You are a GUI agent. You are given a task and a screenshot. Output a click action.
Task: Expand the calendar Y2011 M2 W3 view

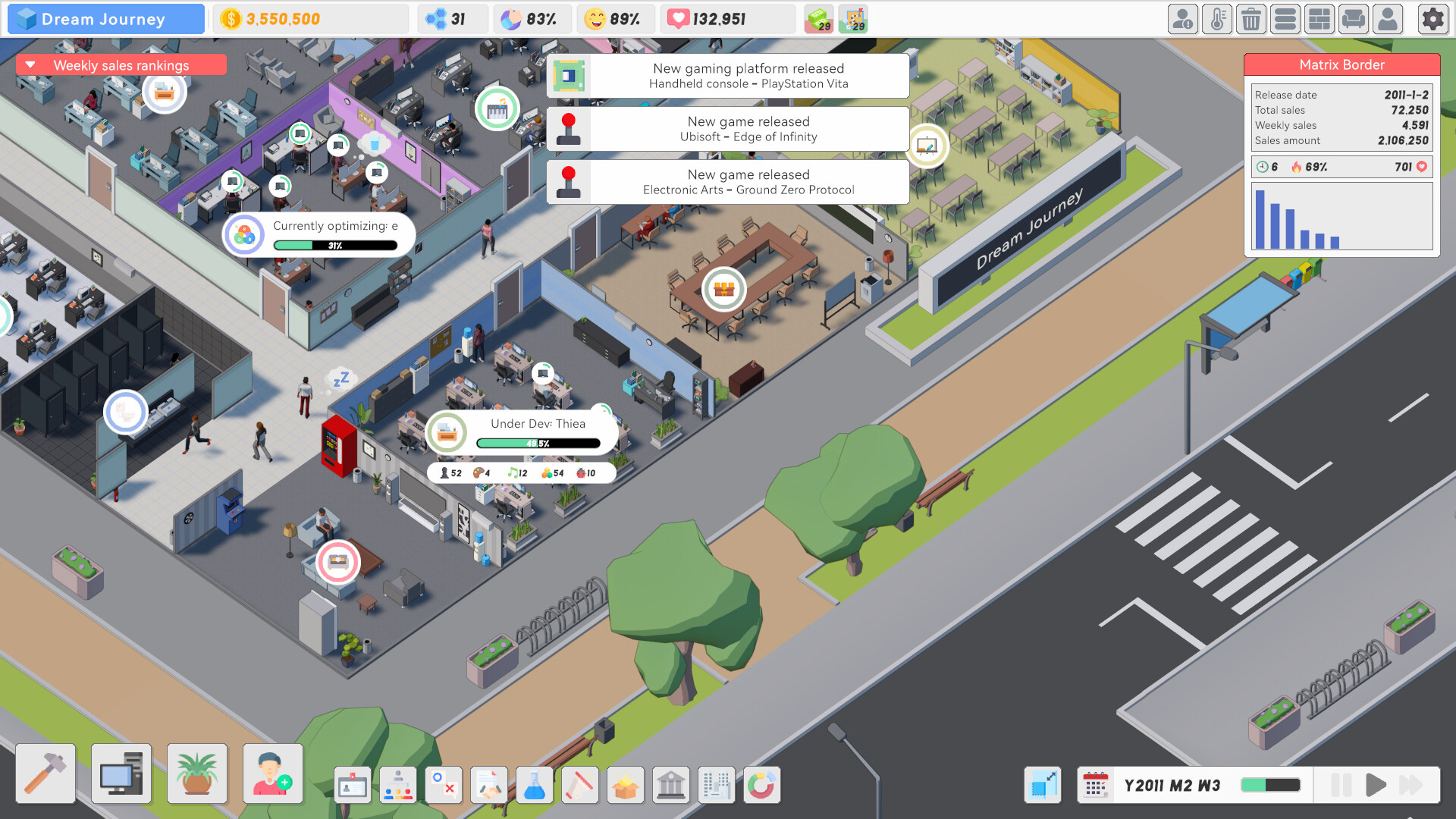pos(1097,785)
